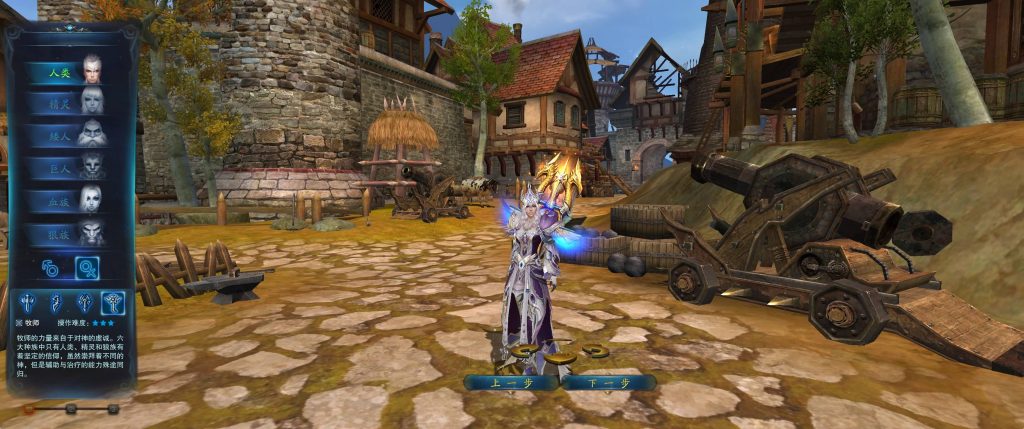
Task: Rotate the character with the right golden arrow
Action: point(596,350)
